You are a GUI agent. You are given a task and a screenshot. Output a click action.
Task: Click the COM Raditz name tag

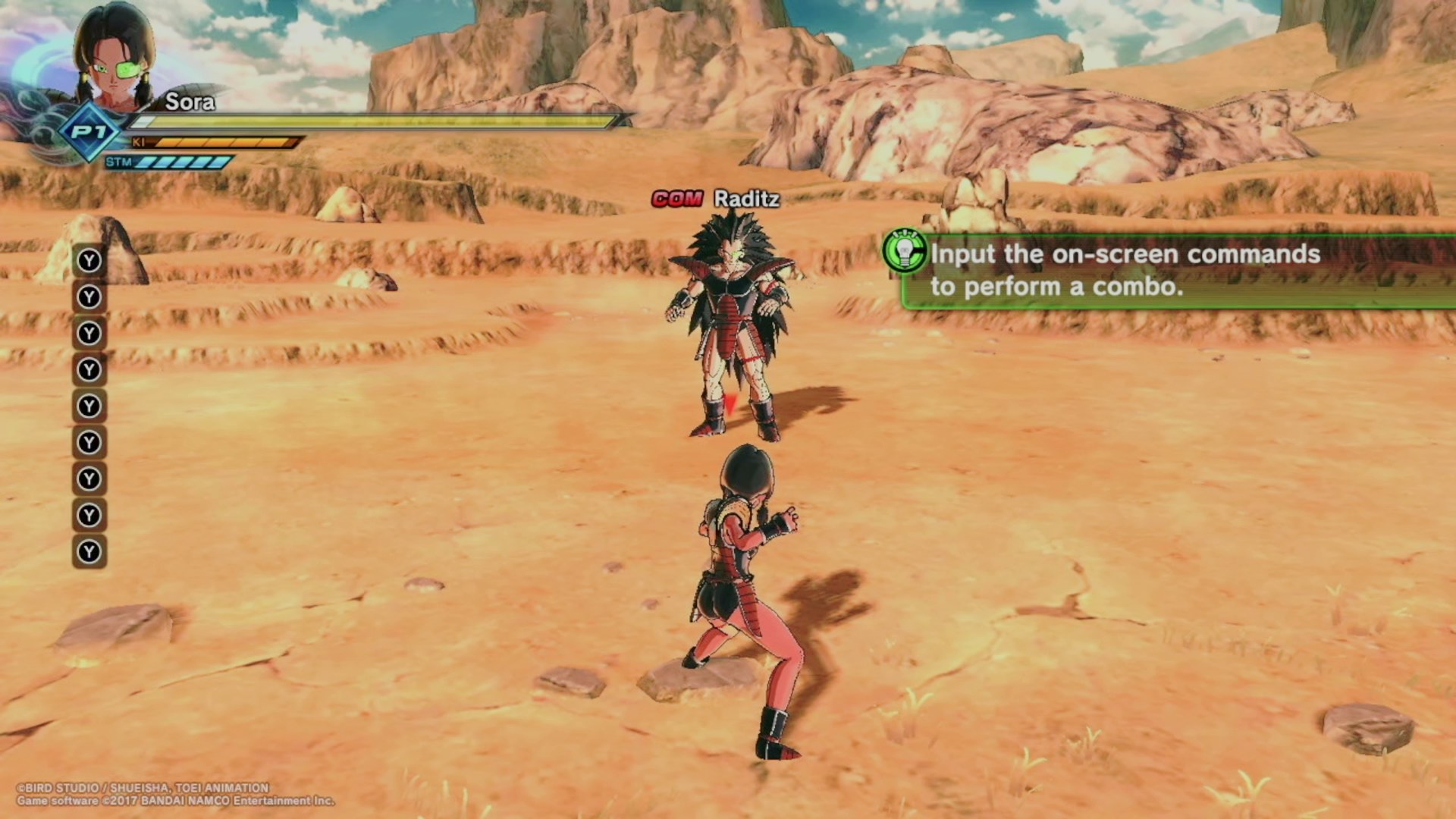(x=716, y=199)
